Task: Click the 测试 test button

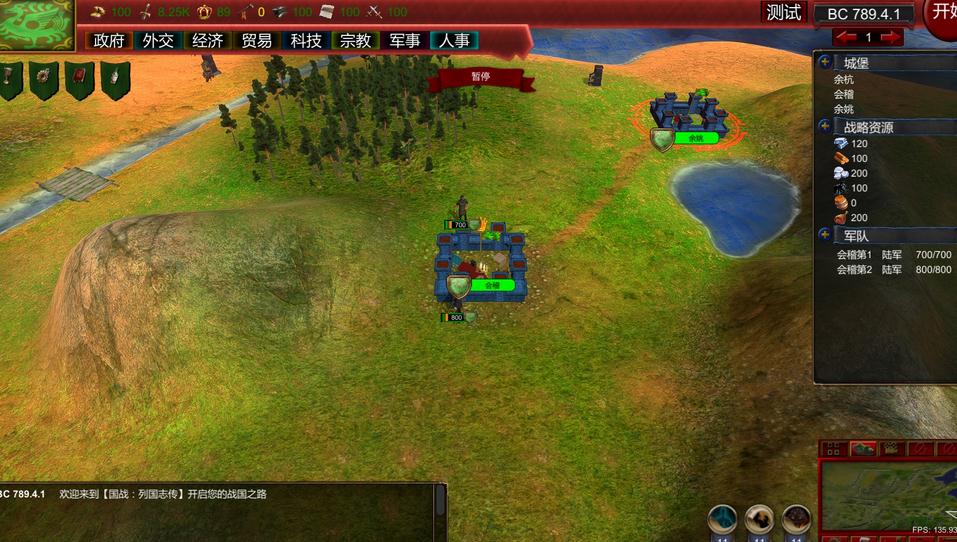Action: (784, 13)
